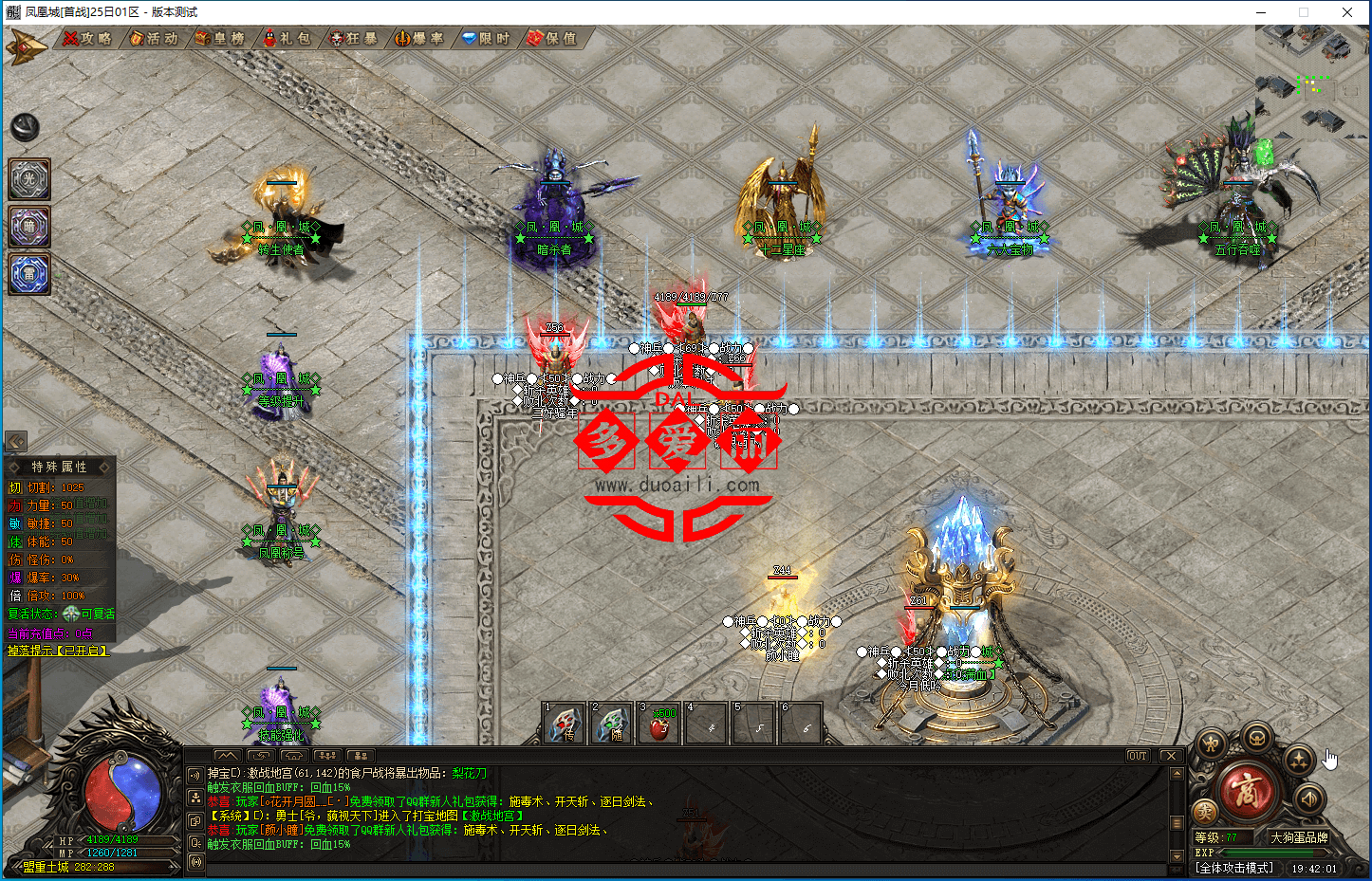Use the red apple item in hotbar slot 3

tap(659, 725)
